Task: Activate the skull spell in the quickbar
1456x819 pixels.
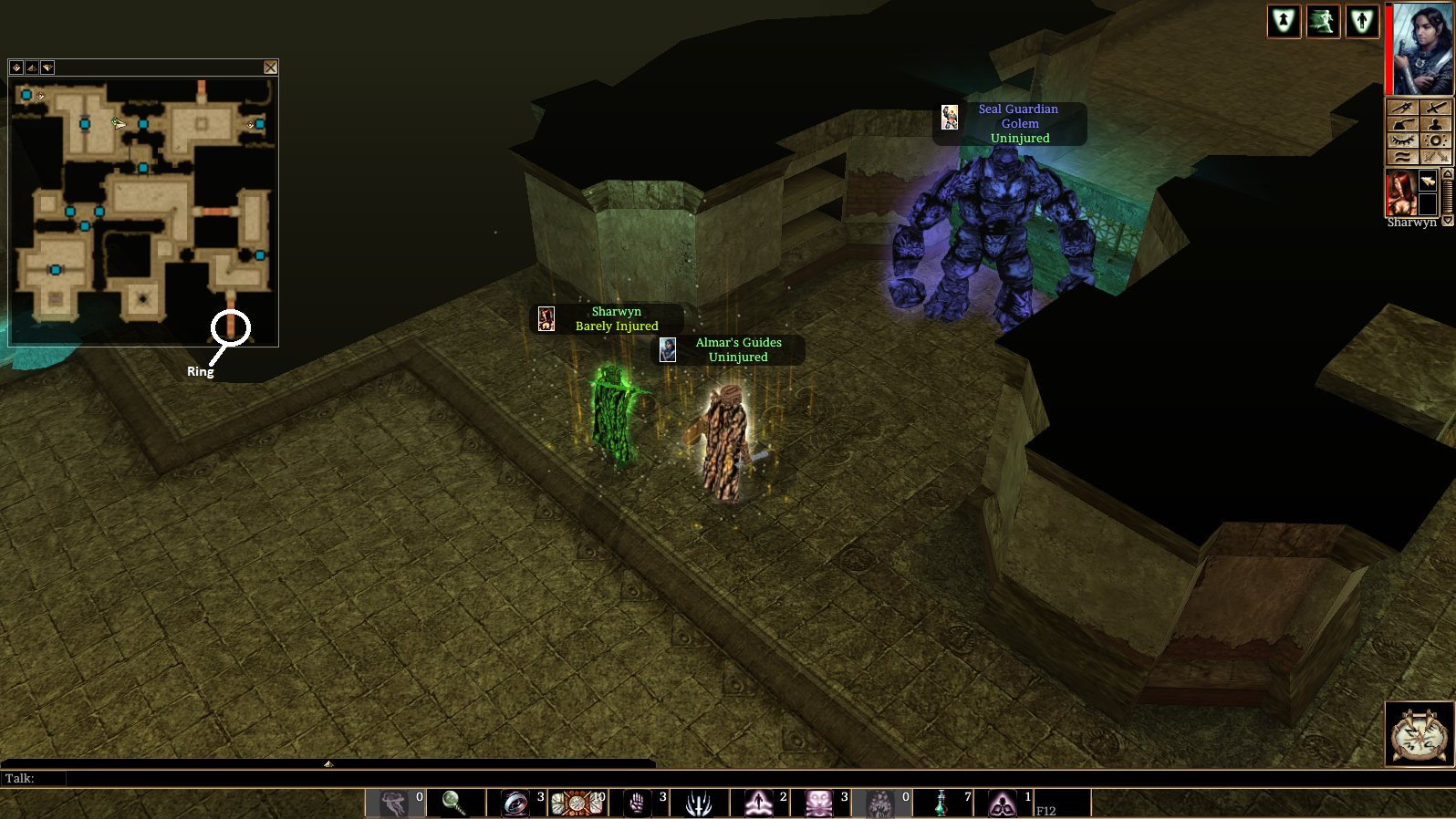Action: (x=821, y=803)
